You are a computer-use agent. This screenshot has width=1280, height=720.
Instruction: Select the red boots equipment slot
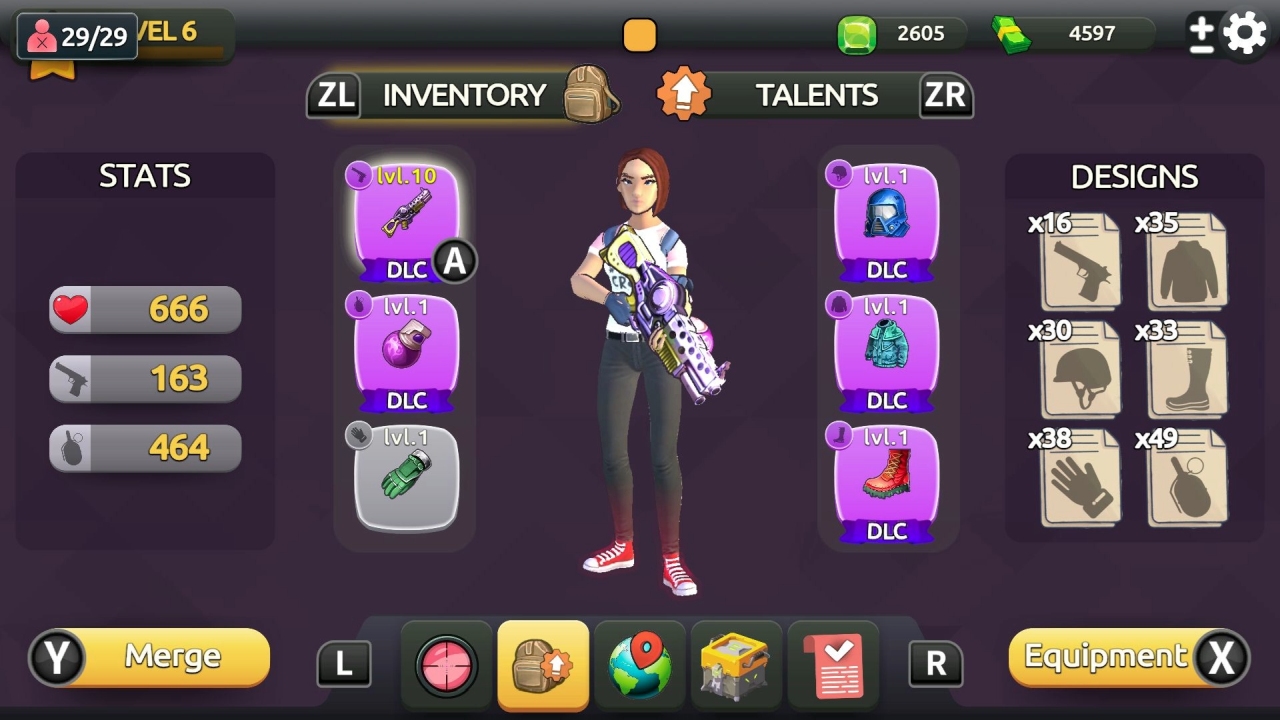pos(886,478)
